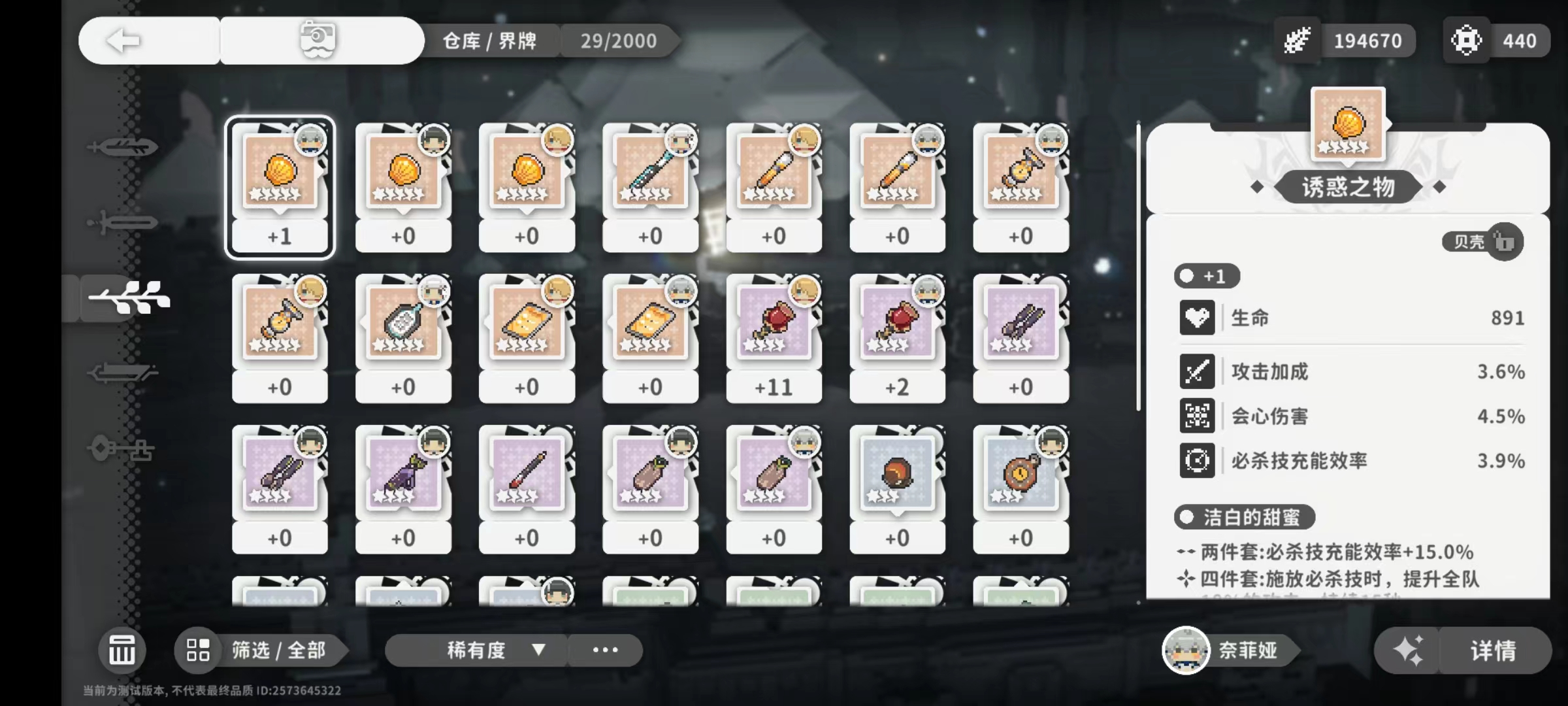Switch to the key category tab
The height and width of the screenshot is (706, 1568).
point(123,450)
